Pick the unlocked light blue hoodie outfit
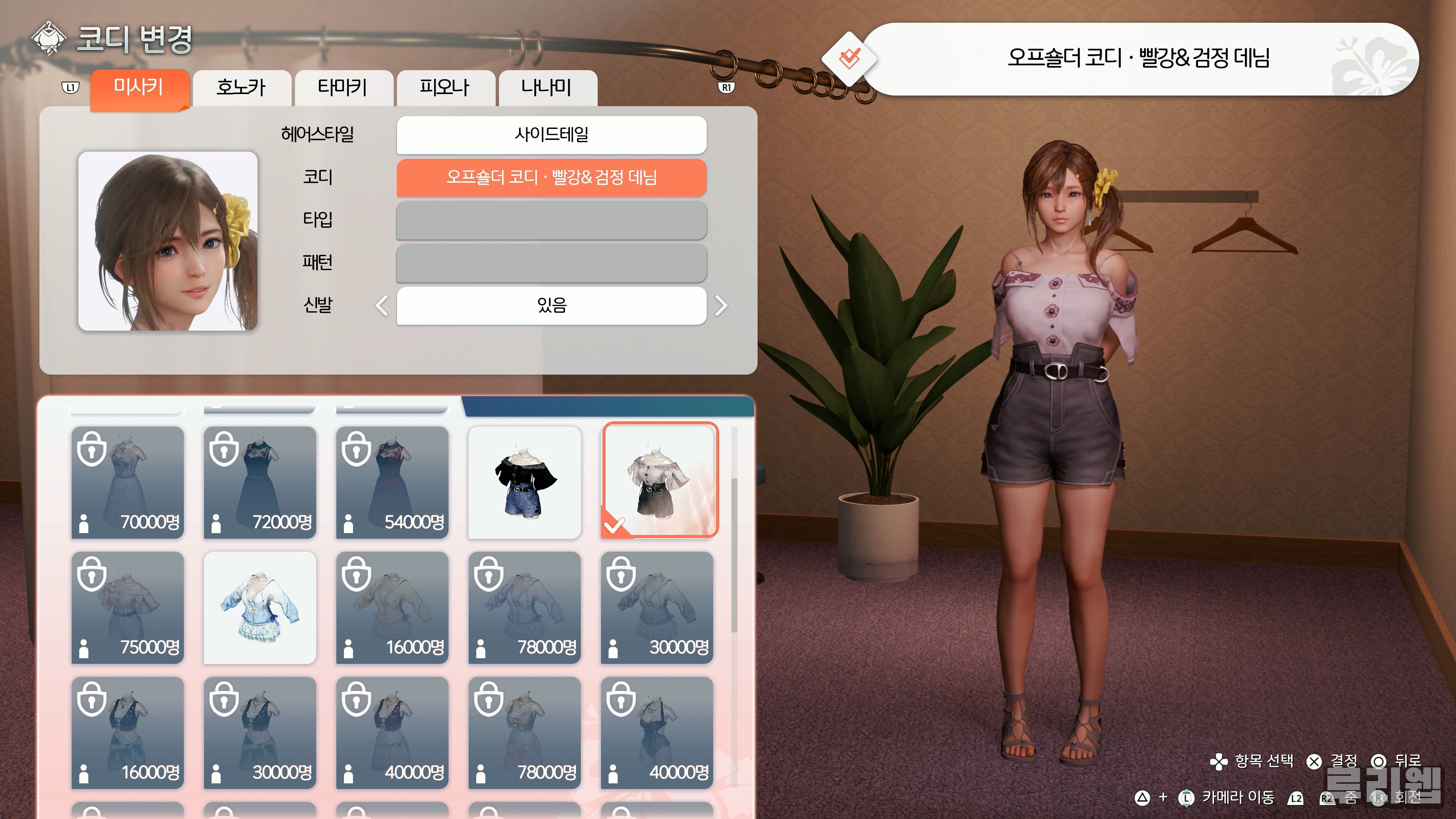 pyautogui.click(x=259, y=607)
